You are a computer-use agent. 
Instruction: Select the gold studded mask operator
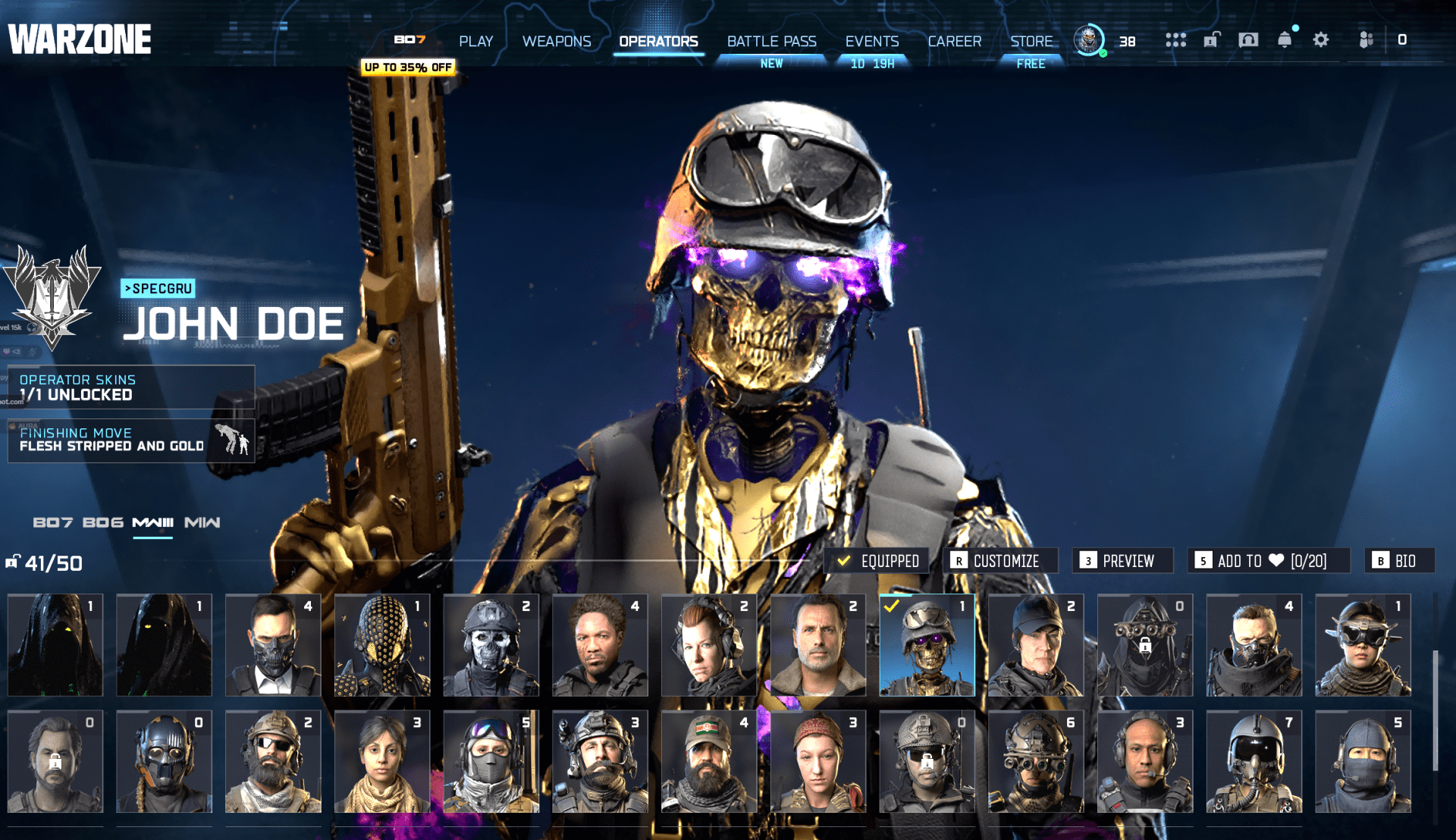[382, 645]
